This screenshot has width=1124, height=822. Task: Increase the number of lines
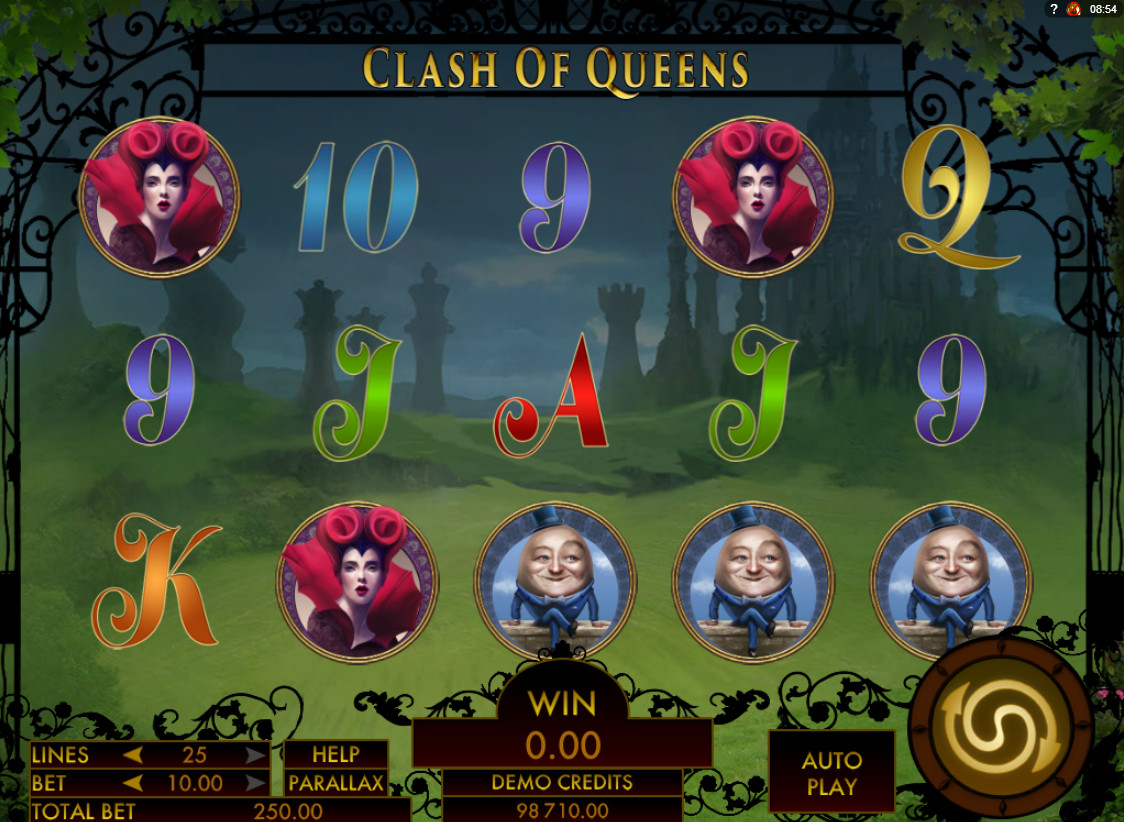(256, 755)
